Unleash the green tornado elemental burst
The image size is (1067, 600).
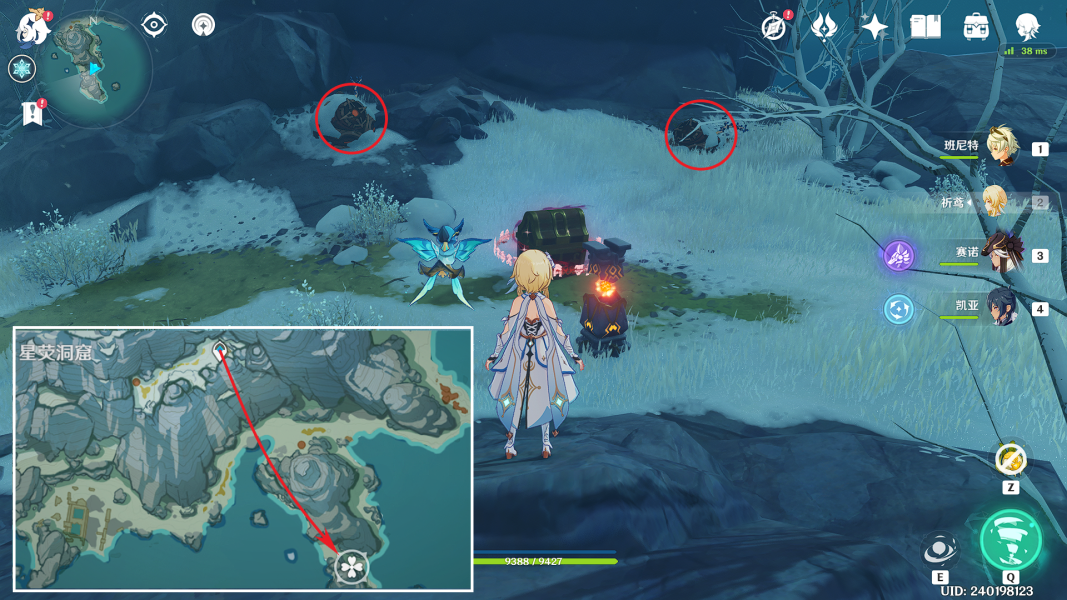coord(1011,541)
